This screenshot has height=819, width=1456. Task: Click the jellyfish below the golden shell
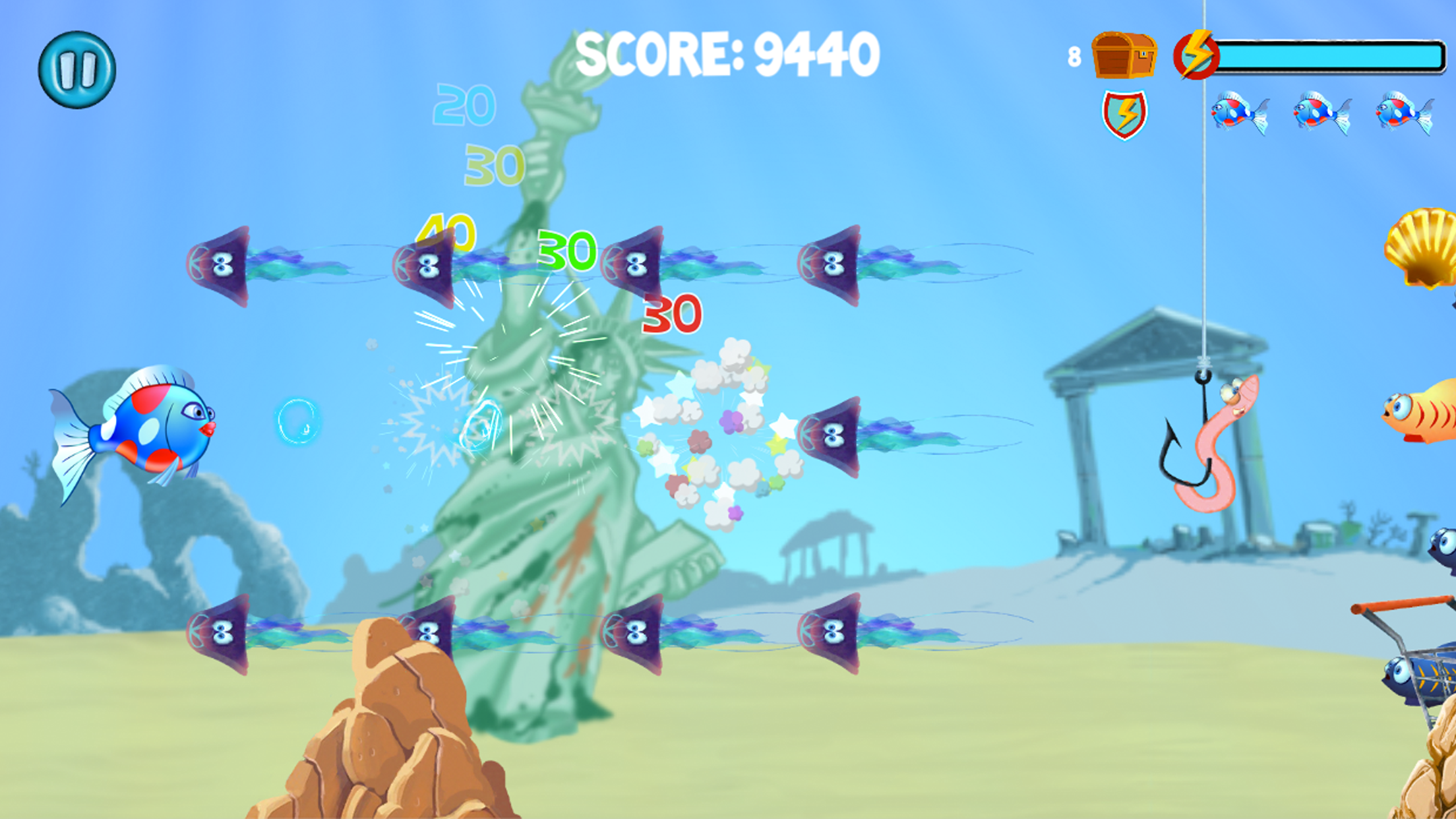tap(832, 435)
